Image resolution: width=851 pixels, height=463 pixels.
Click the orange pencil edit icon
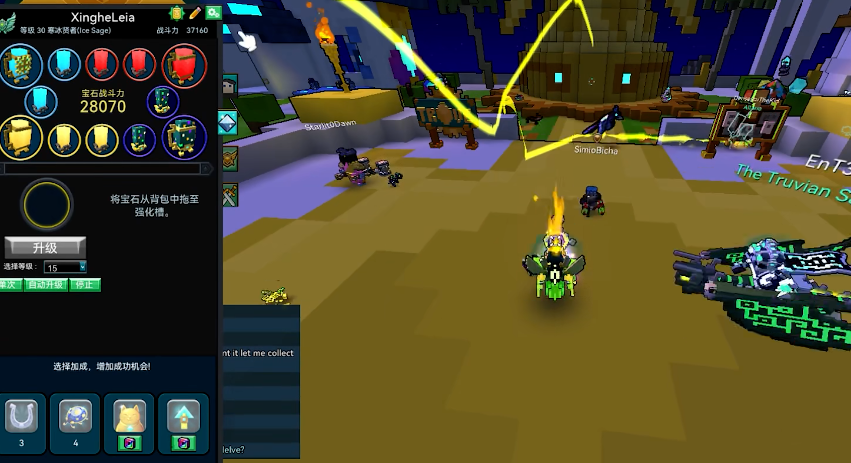(x=195, y=13)
